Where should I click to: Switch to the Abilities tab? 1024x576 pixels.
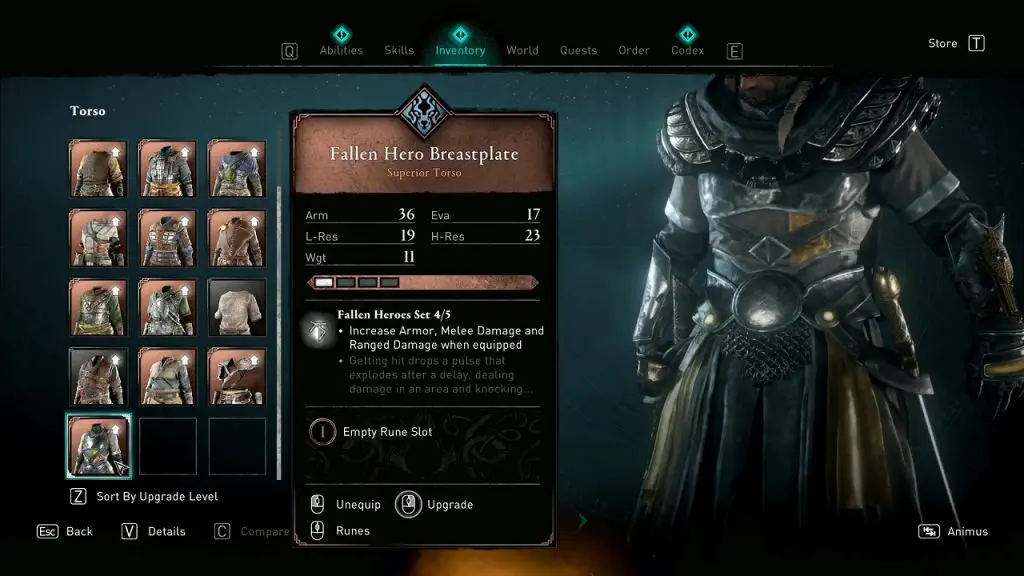click(340, 50)
